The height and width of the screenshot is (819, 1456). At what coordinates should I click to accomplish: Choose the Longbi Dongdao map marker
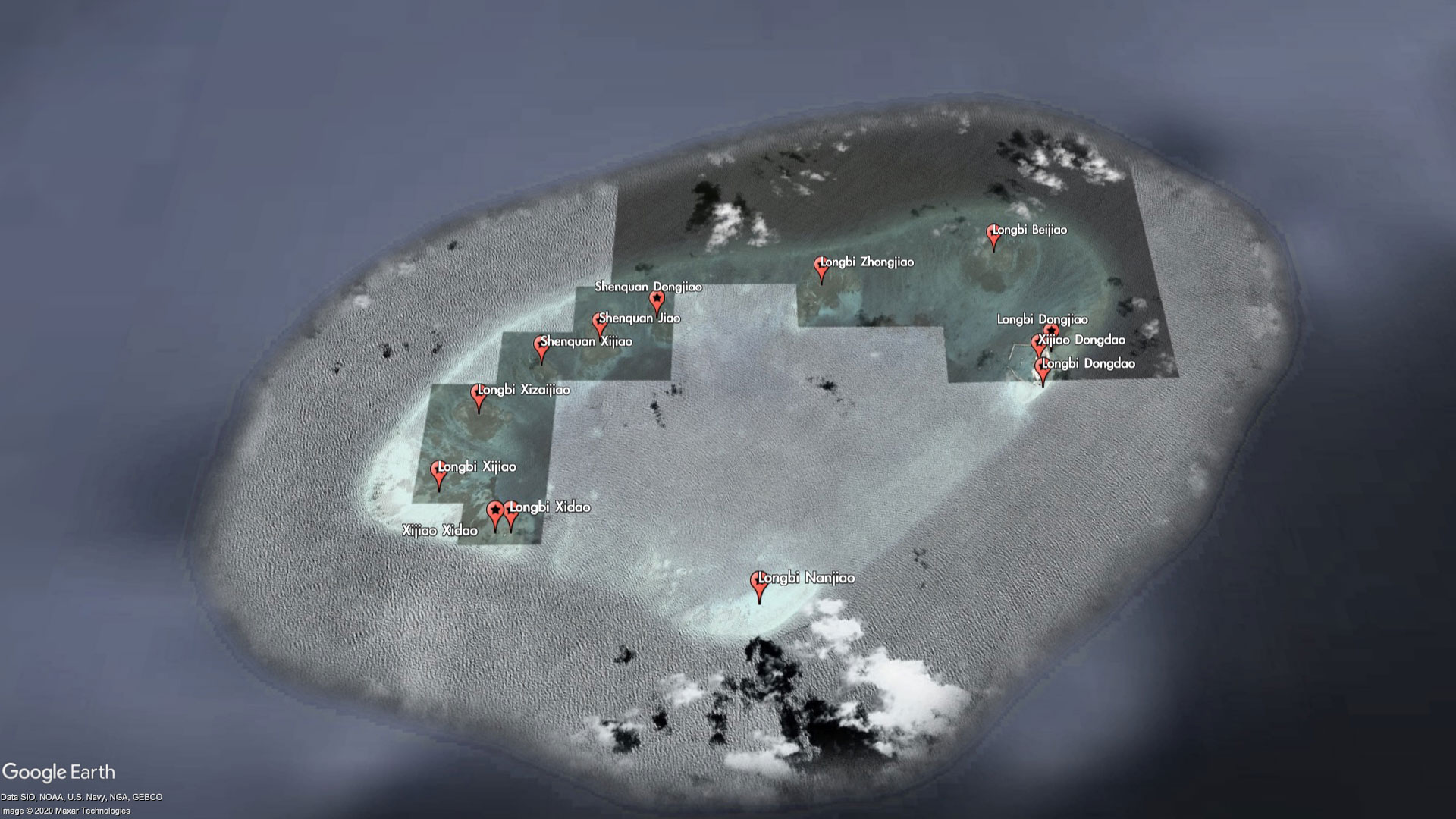[x=1043, y=369]
